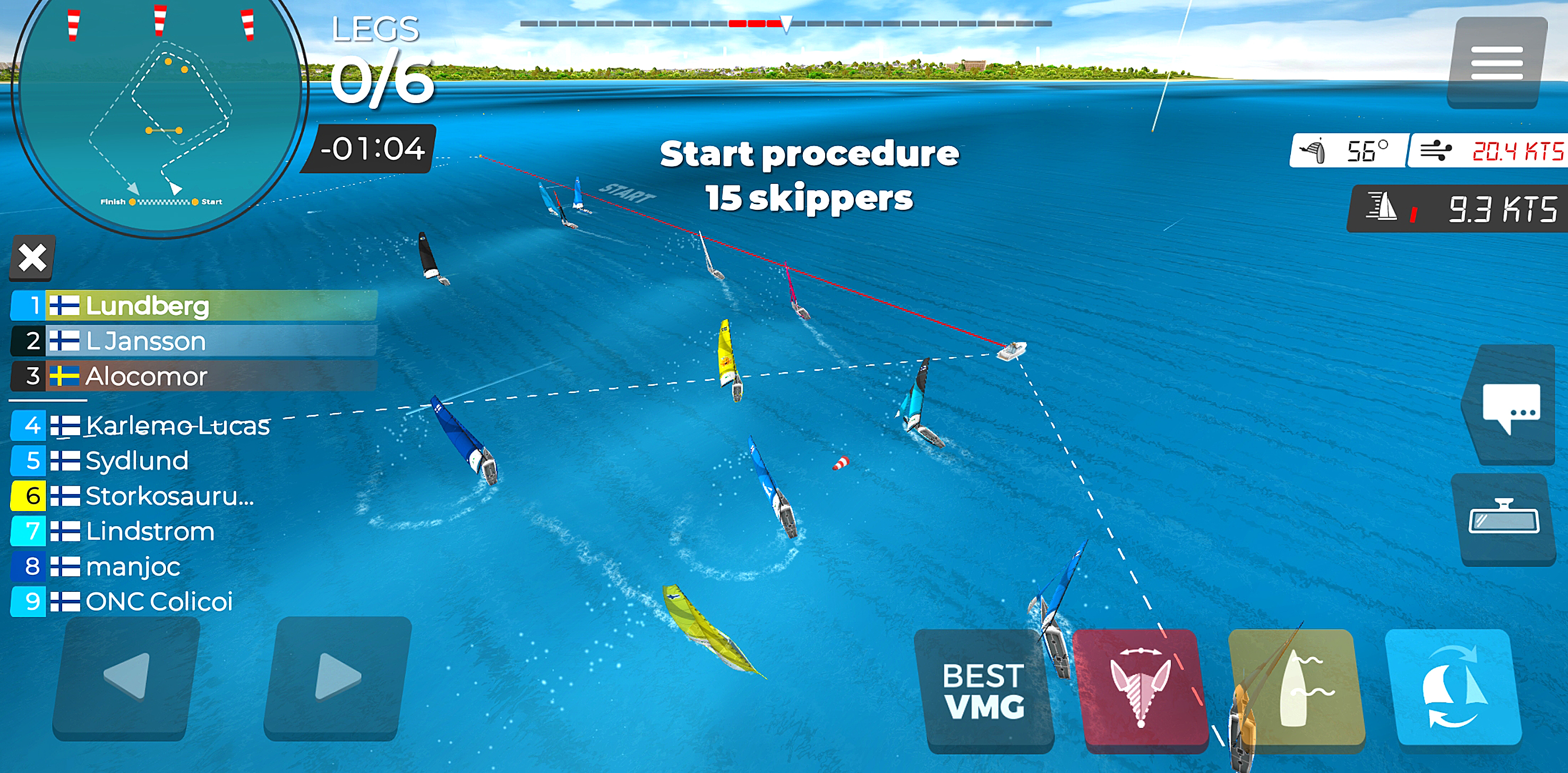Select Storkosauru... row in the ranking
This screenshot has width=1568, height=773.
[169, 496]
